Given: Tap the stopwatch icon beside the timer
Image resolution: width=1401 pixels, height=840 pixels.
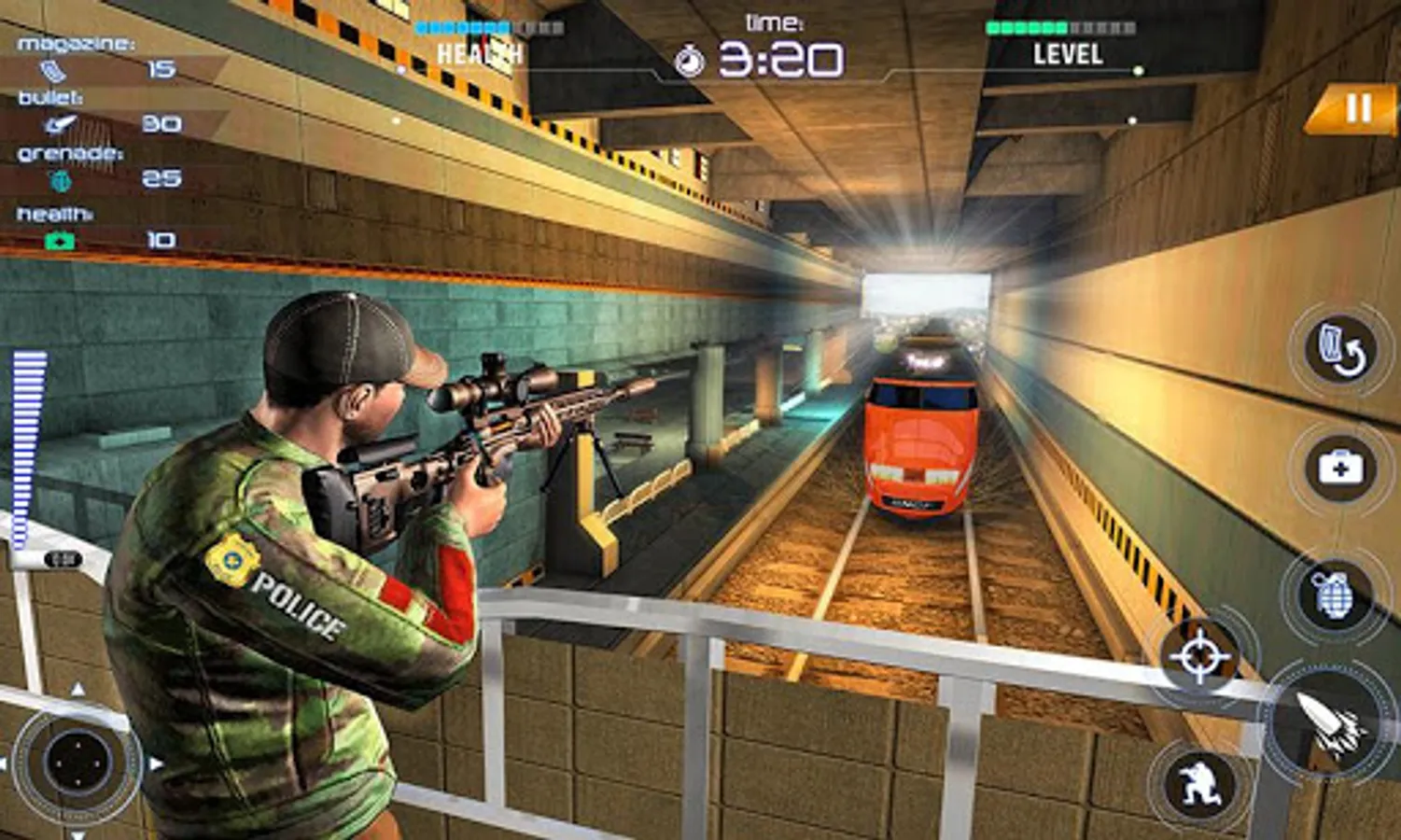Looking at the screenshot, I should 691,59.
